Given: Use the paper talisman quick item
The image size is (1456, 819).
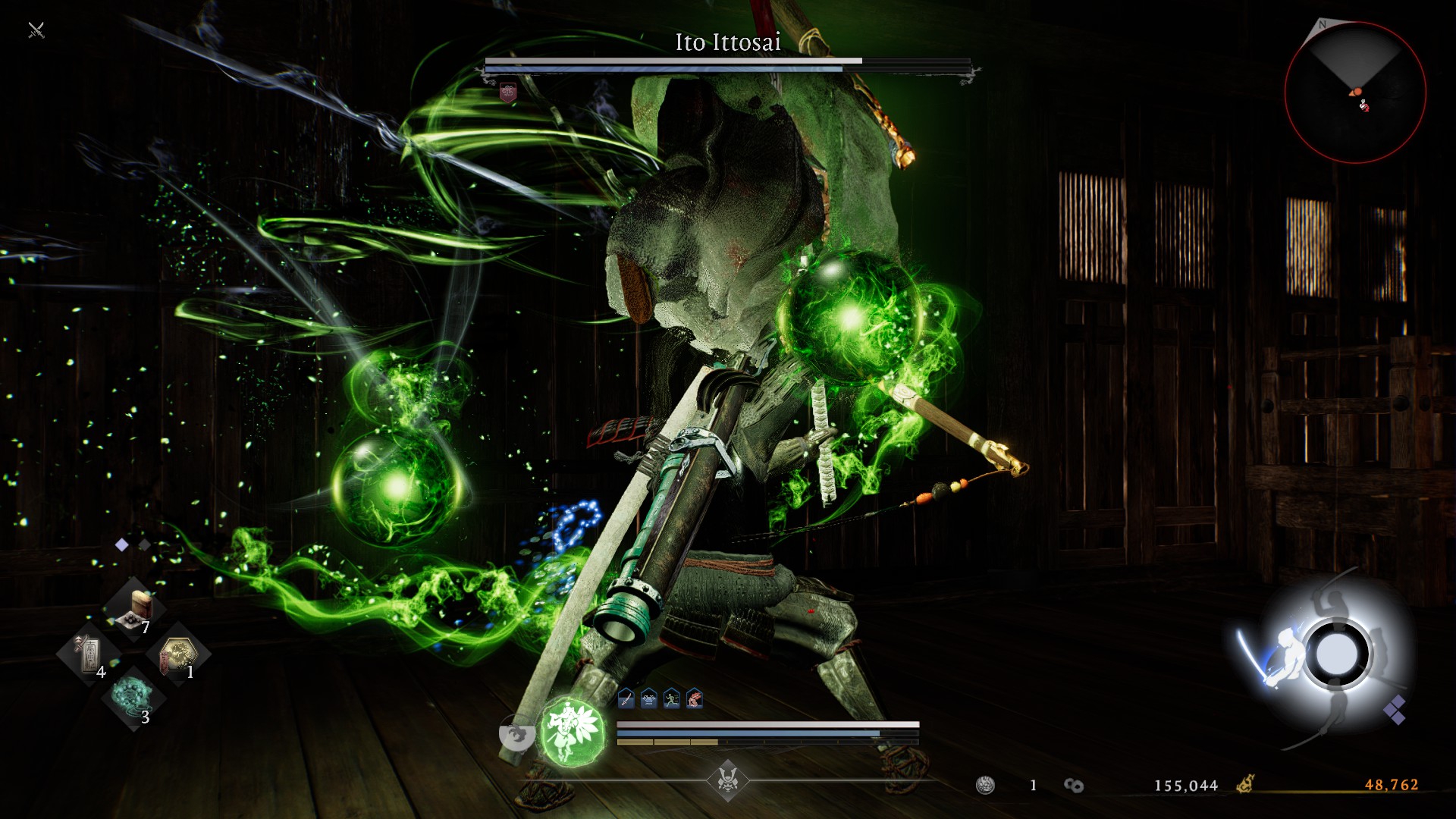Looking at the screenshot, I should (89, 652).
